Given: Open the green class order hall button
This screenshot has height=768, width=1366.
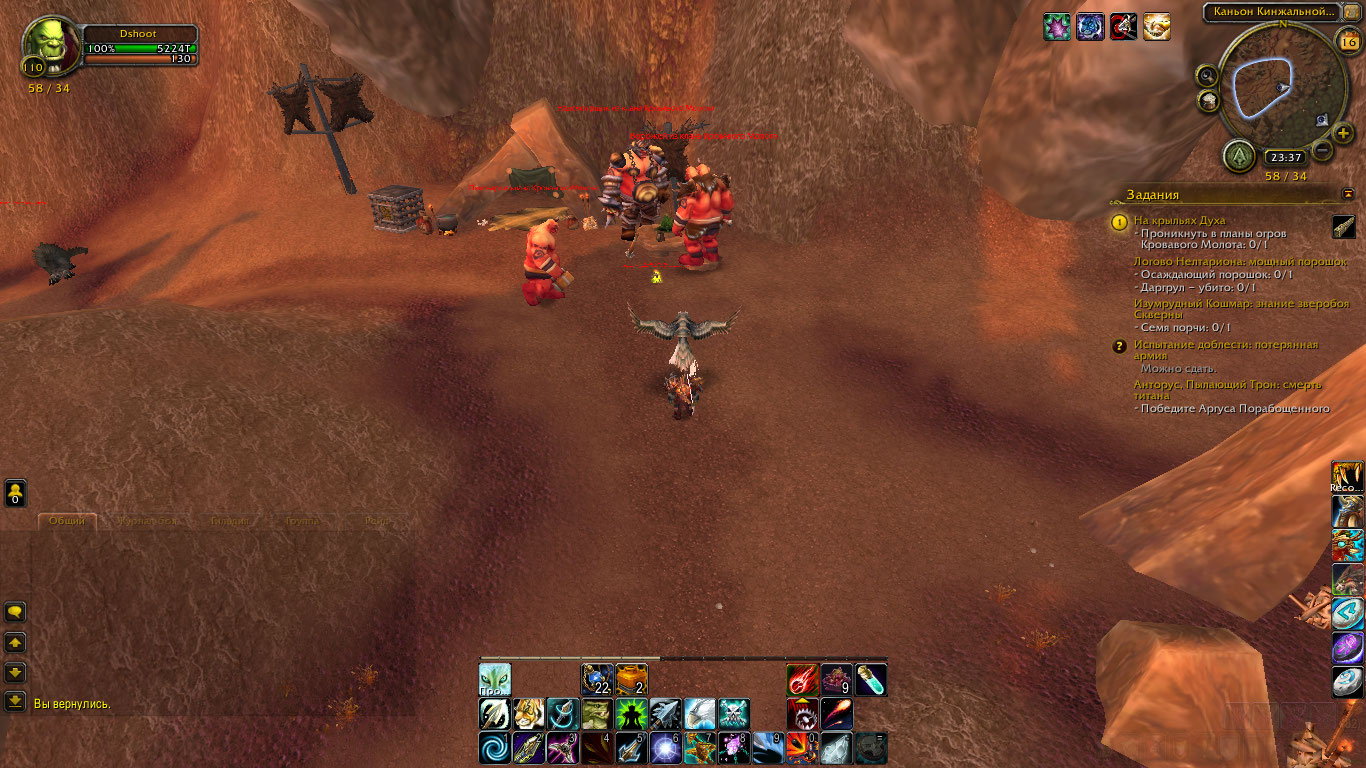Looking at the screenshot, I should (x=1239, y=156).
